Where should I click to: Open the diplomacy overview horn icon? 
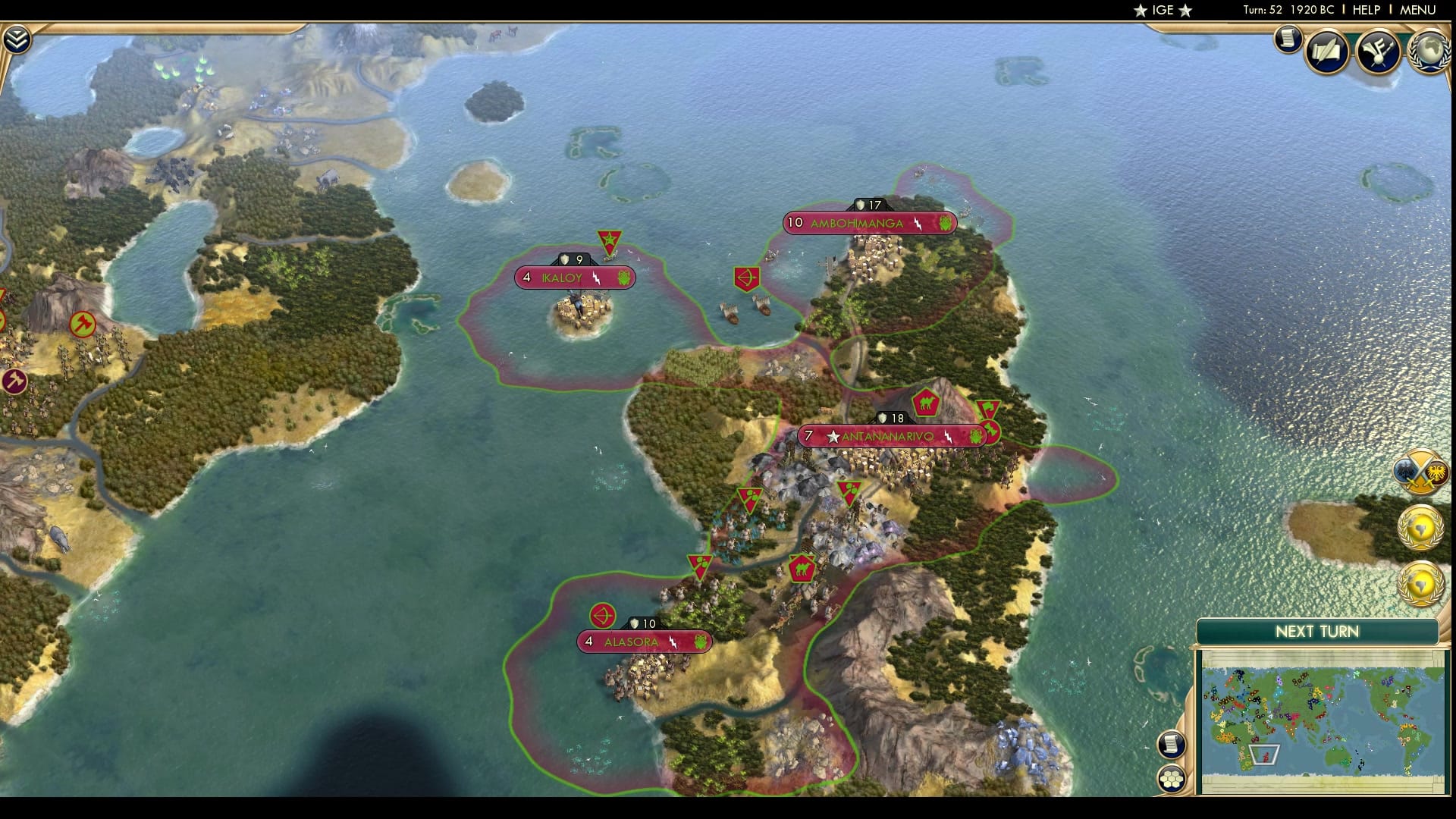point(1378,51)
